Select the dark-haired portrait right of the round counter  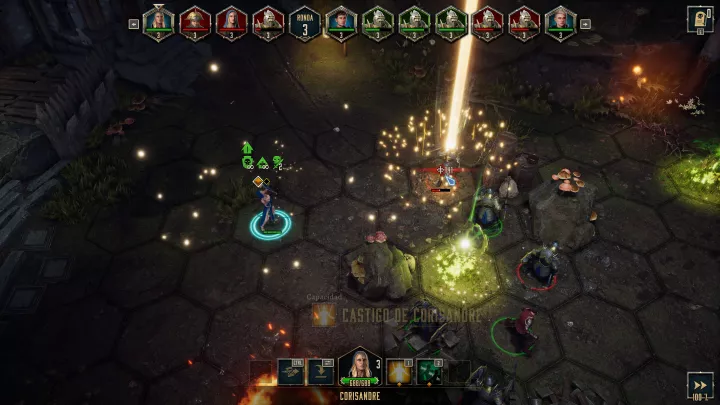[x=341, y=22]
